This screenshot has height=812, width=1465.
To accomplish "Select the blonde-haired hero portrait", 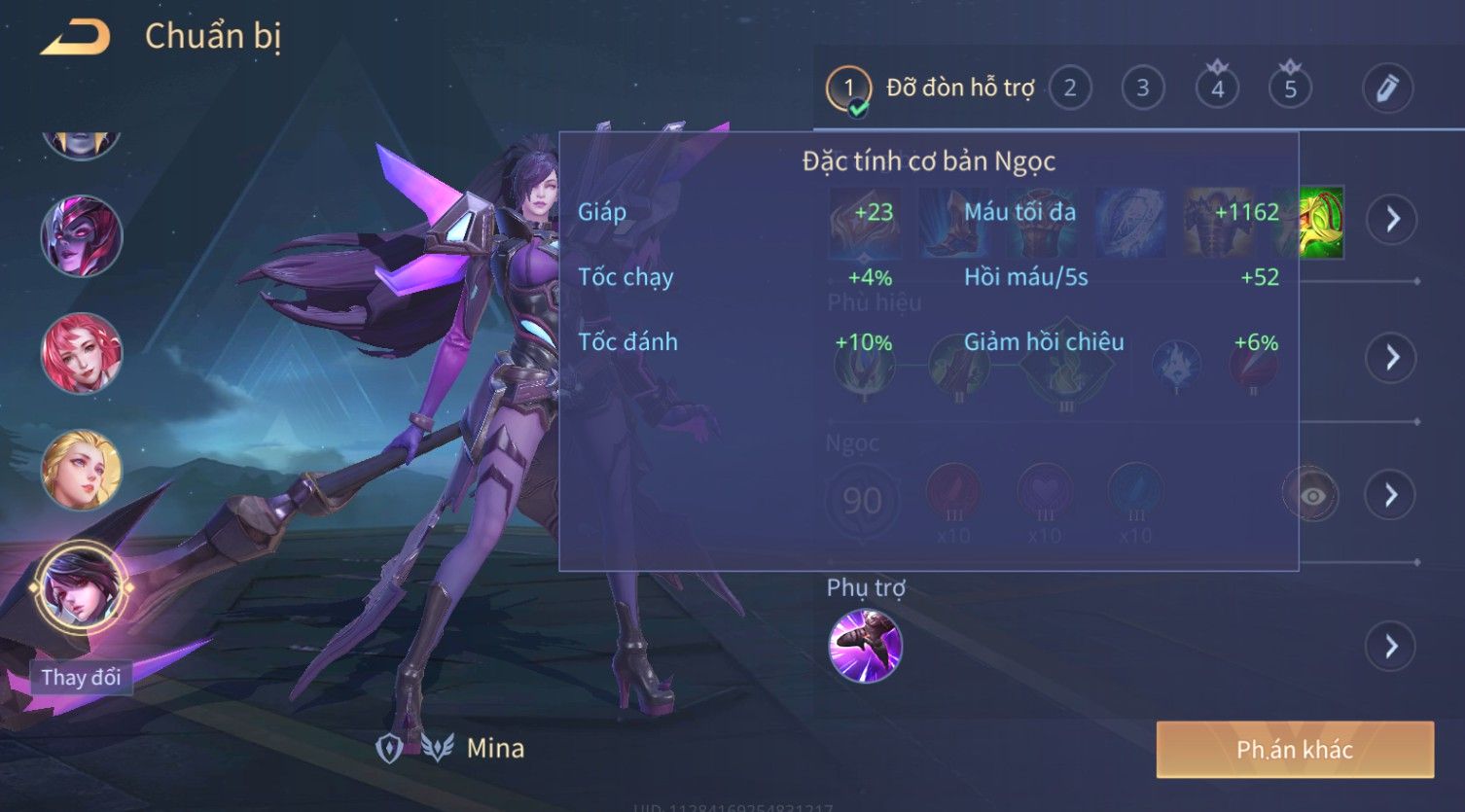I will point(82,470).
